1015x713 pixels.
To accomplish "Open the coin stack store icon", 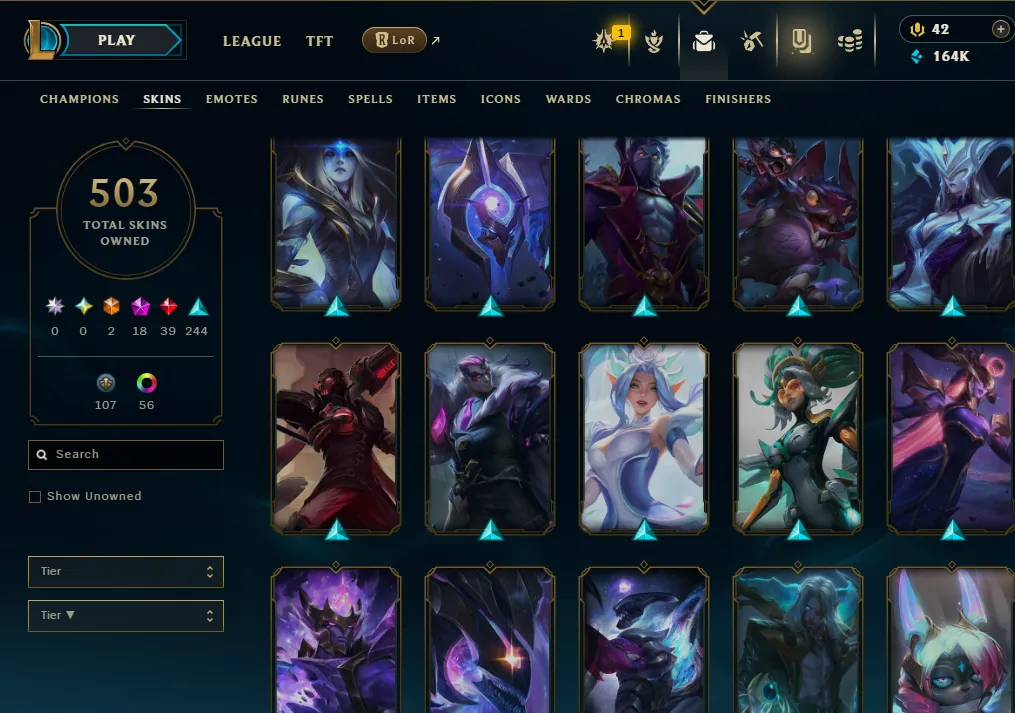I will point(850,41).
